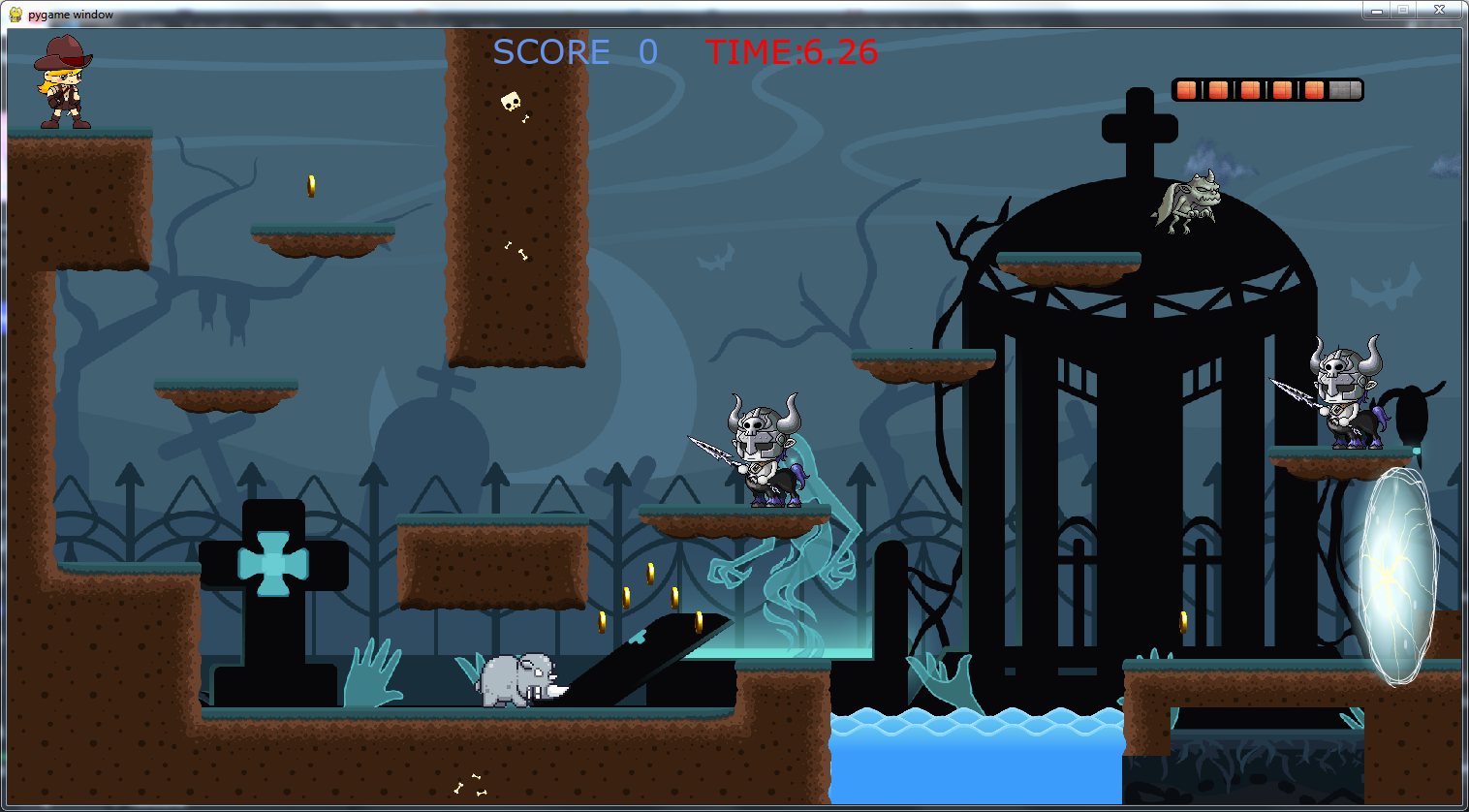
Task: Click the health bar above the dome
Action: 1266,89
